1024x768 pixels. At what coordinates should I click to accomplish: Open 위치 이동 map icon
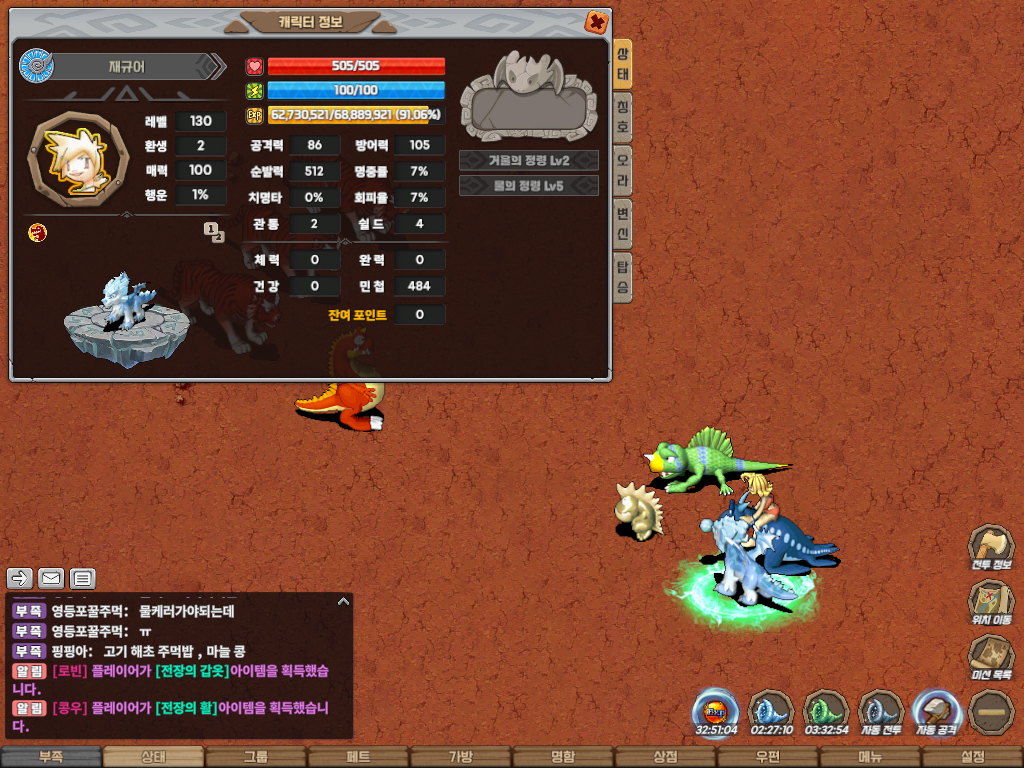pos(990,603)
